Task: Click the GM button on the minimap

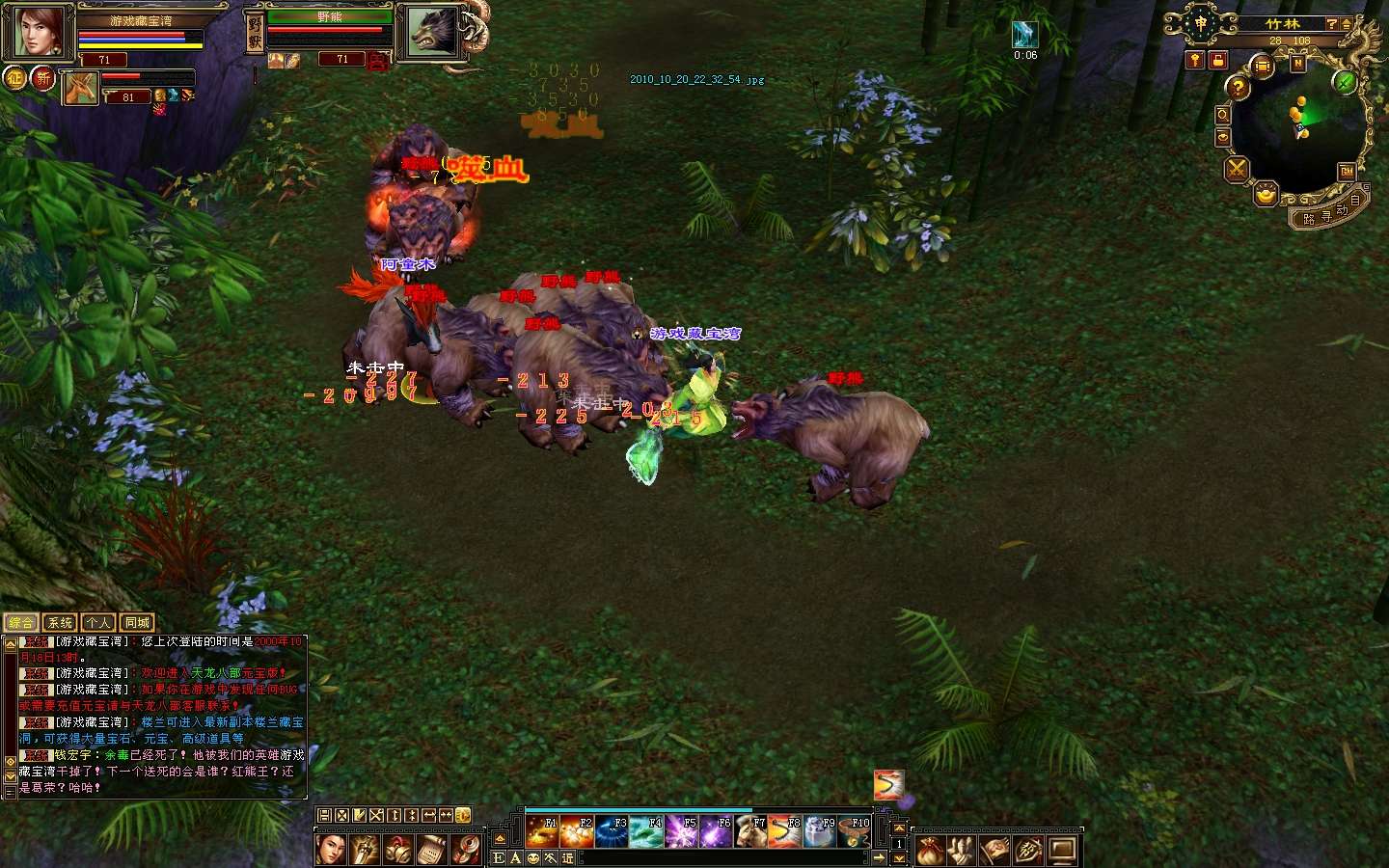Action: pos(1347,172)
